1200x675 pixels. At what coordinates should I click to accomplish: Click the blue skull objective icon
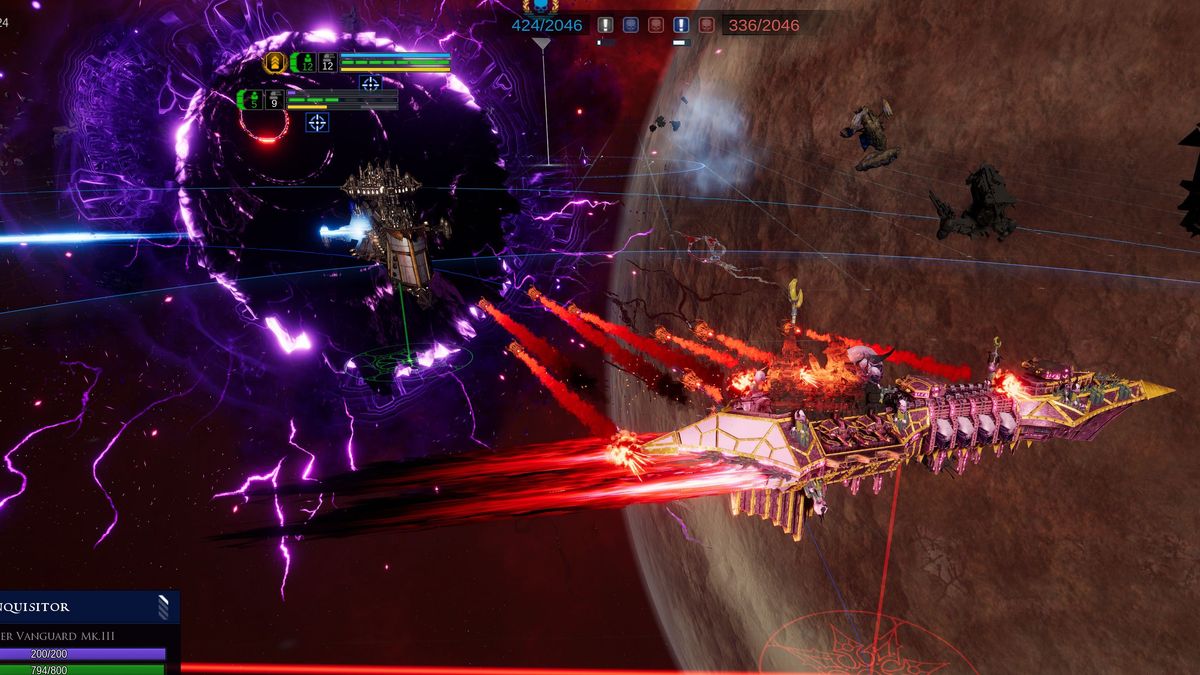(x=631, y=25)
